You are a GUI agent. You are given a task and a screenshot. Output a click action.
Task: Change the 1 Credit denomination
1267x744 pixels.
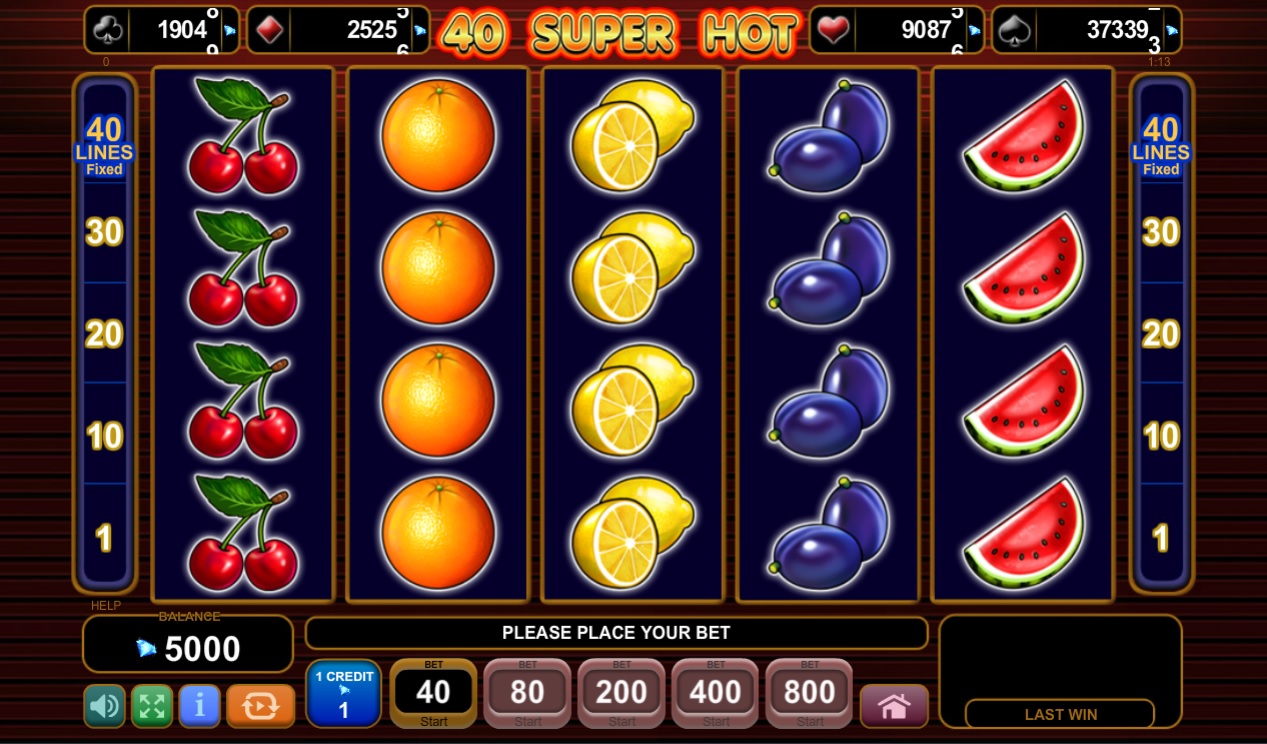point(343,693)
